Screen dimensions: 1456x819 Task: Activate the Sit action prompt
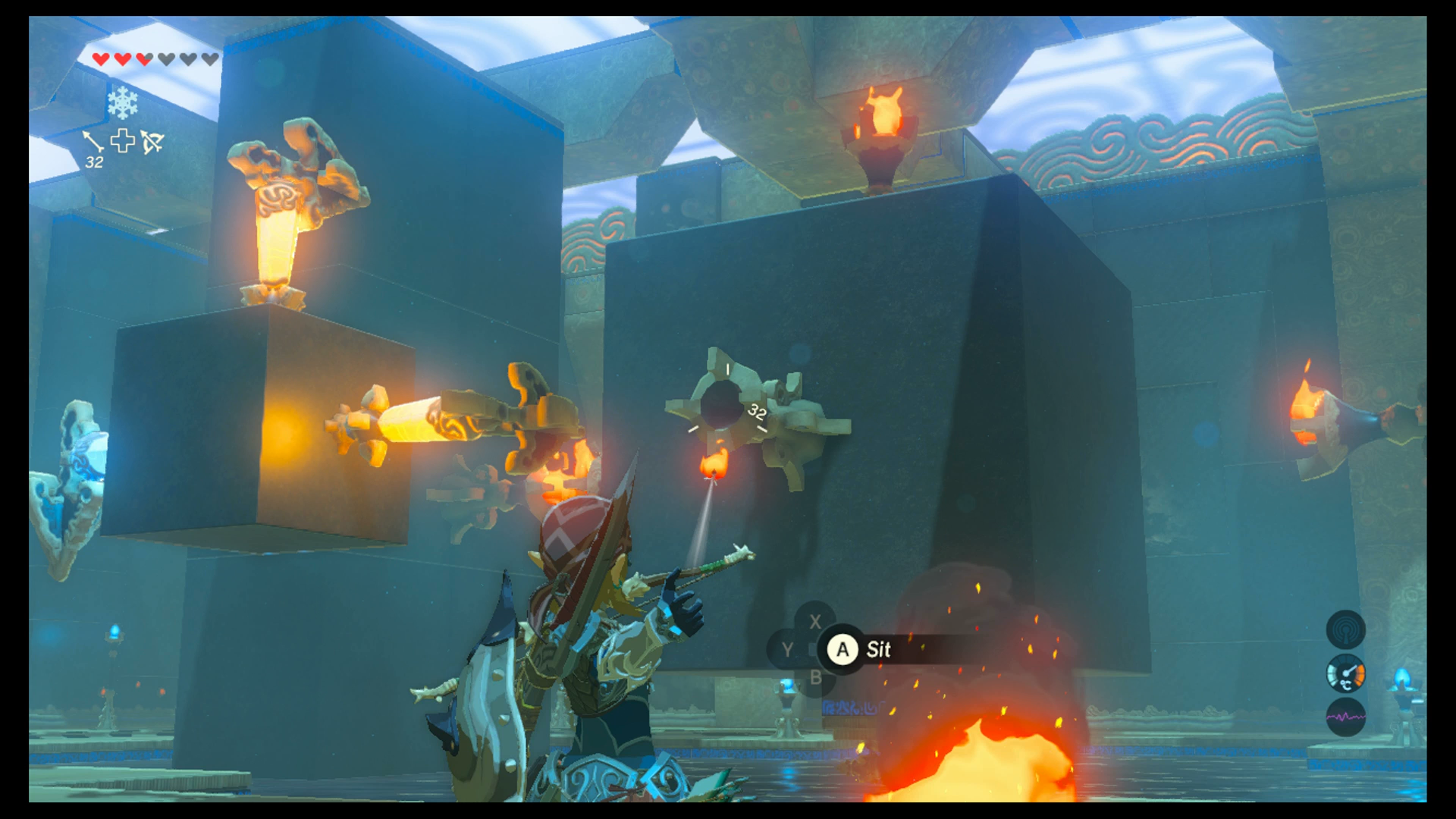point(877,649)
